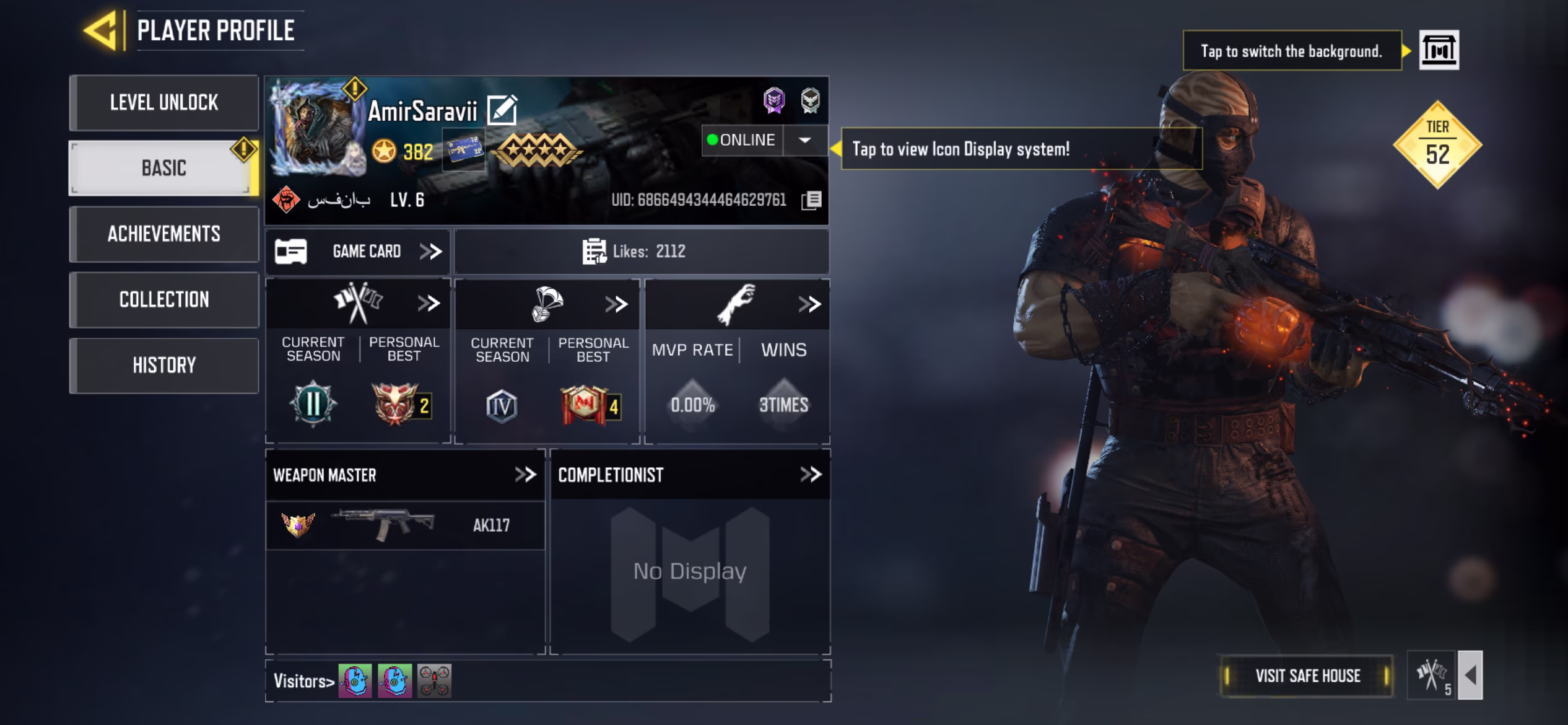Edit the AmirSaravii player name
This screenshot has height=725, width=1568.
502,110
